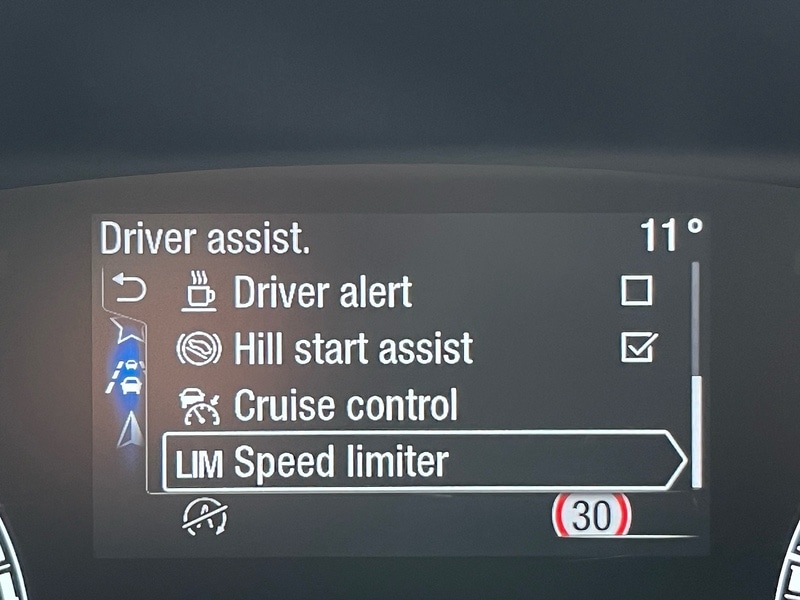This screenshot has width=800, height=600.
Task: Uncheck the Hill start assist checkbox
Action: pos(636,348)
